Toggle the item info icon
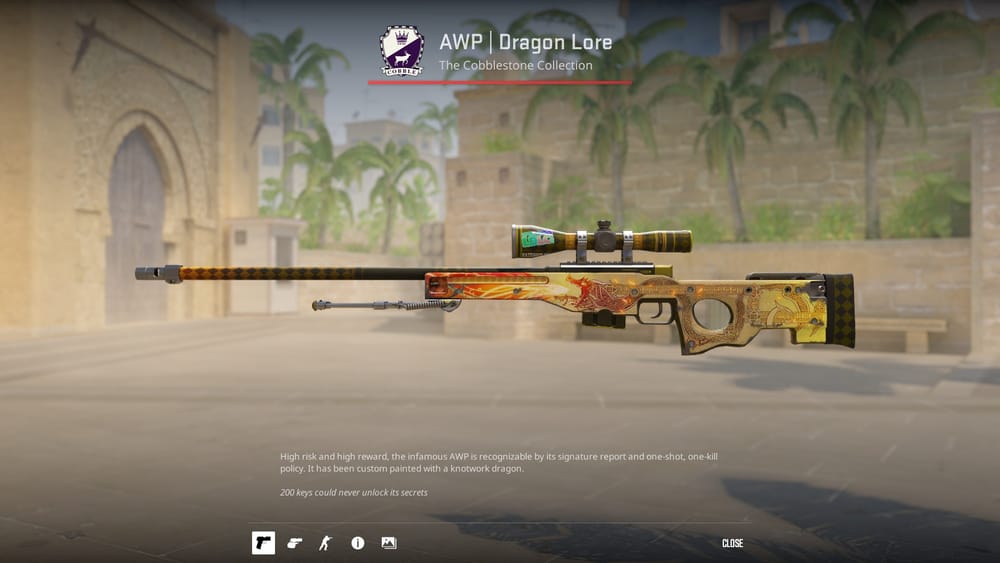The height and width of the screenshot is (563, 1000). (x=357, y=543)
